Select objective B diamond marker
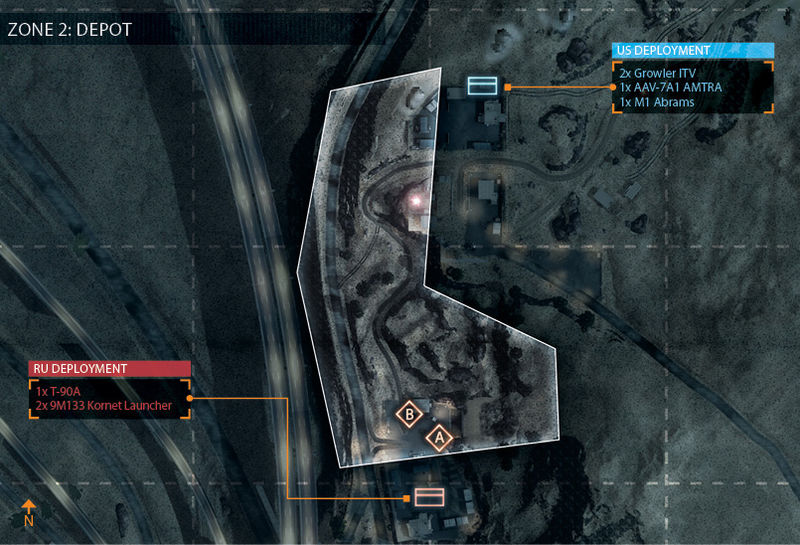Screen dimensions: 800x545 pyautogui.click(x=408, y=414)
